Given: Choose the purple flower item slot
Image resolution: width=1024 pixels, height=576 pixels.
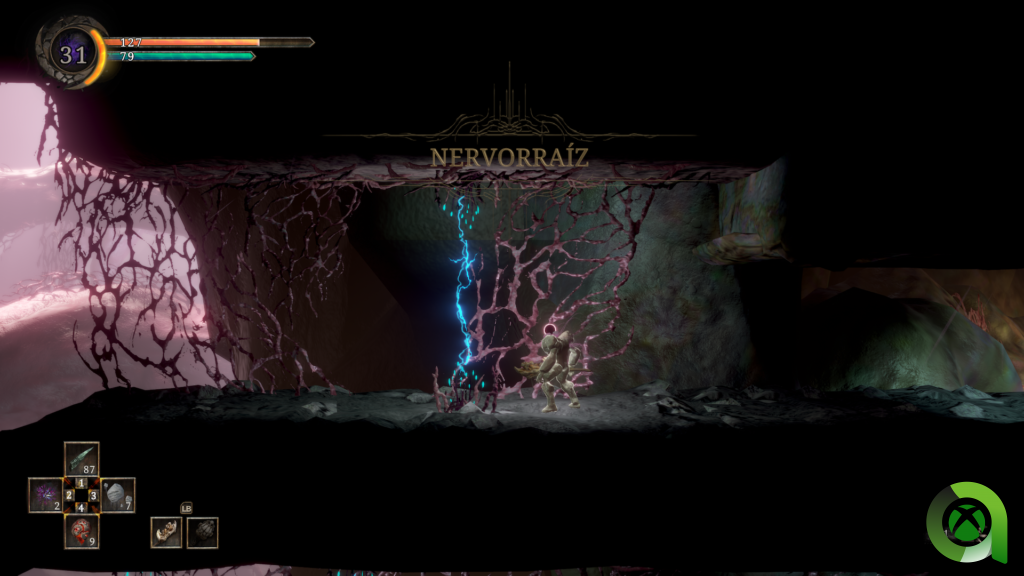Looking at the screenshot, I should coord(45,494).
